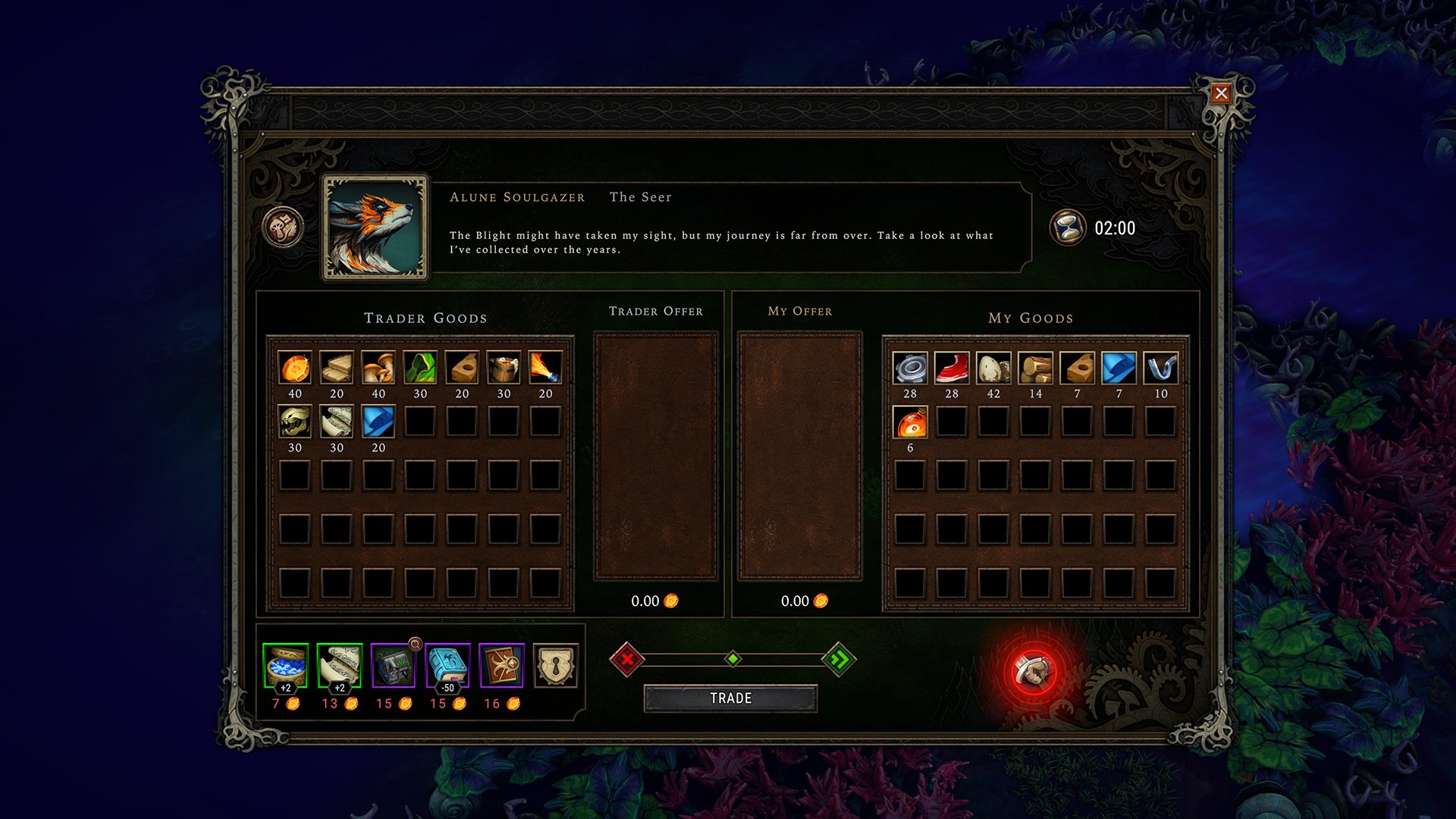The image size is (1456, 819).
Task: Click the red X on the trade balance bar
Action: tap(626, 659)
